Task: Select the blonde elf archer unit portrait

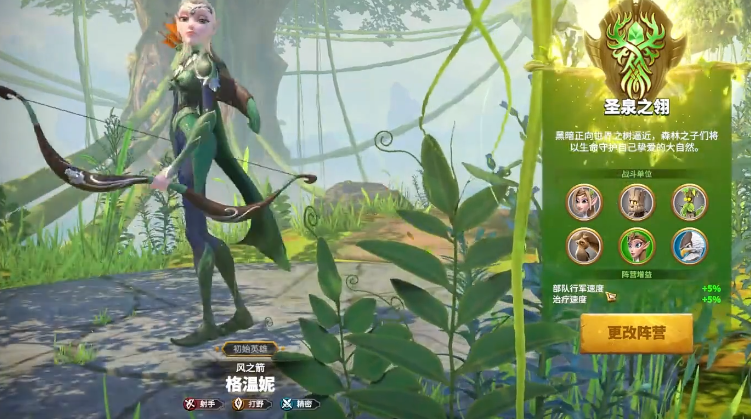Action: [584, 201]
